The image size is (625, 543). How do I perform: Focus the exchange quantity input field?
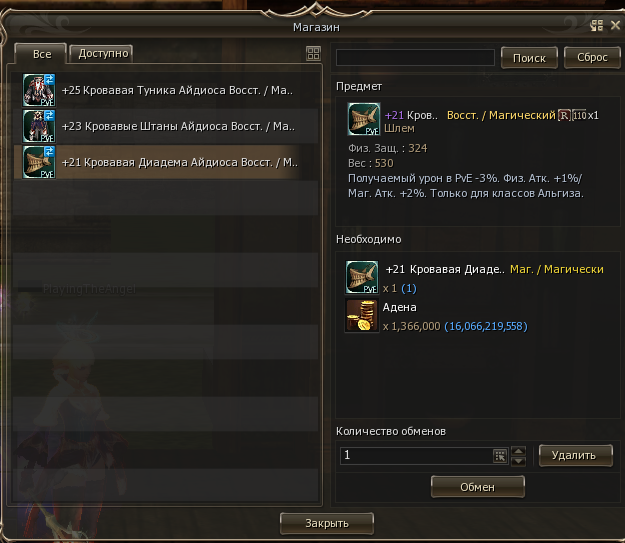pos(415,455)
